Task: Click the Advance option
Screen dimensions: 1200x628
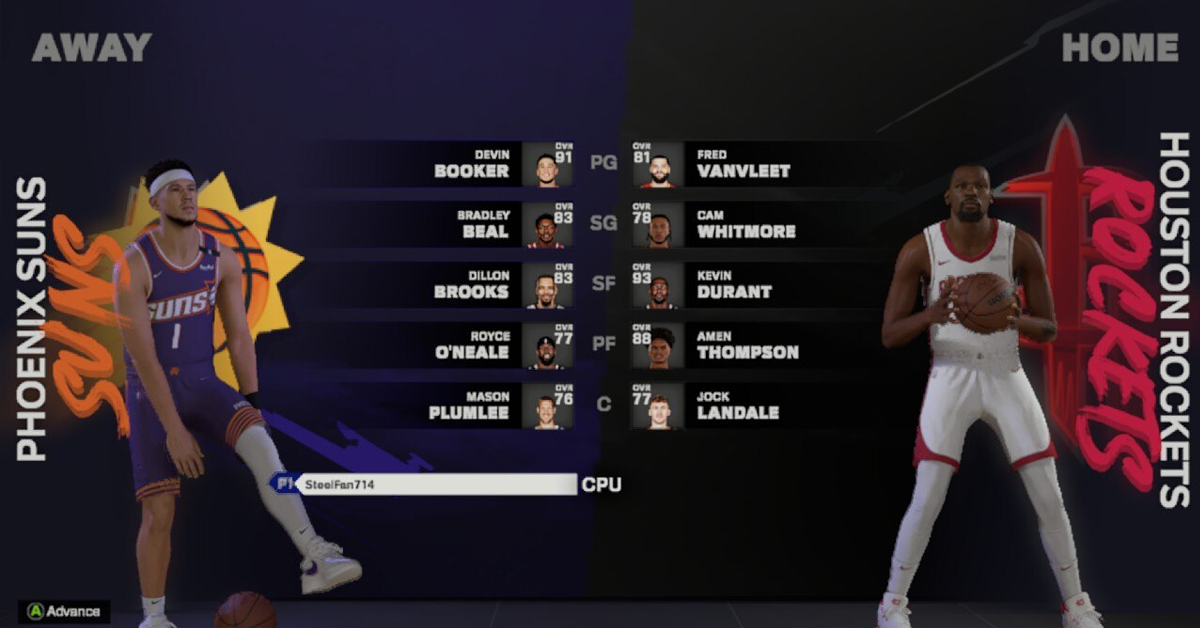Action: tap(64, 610)
